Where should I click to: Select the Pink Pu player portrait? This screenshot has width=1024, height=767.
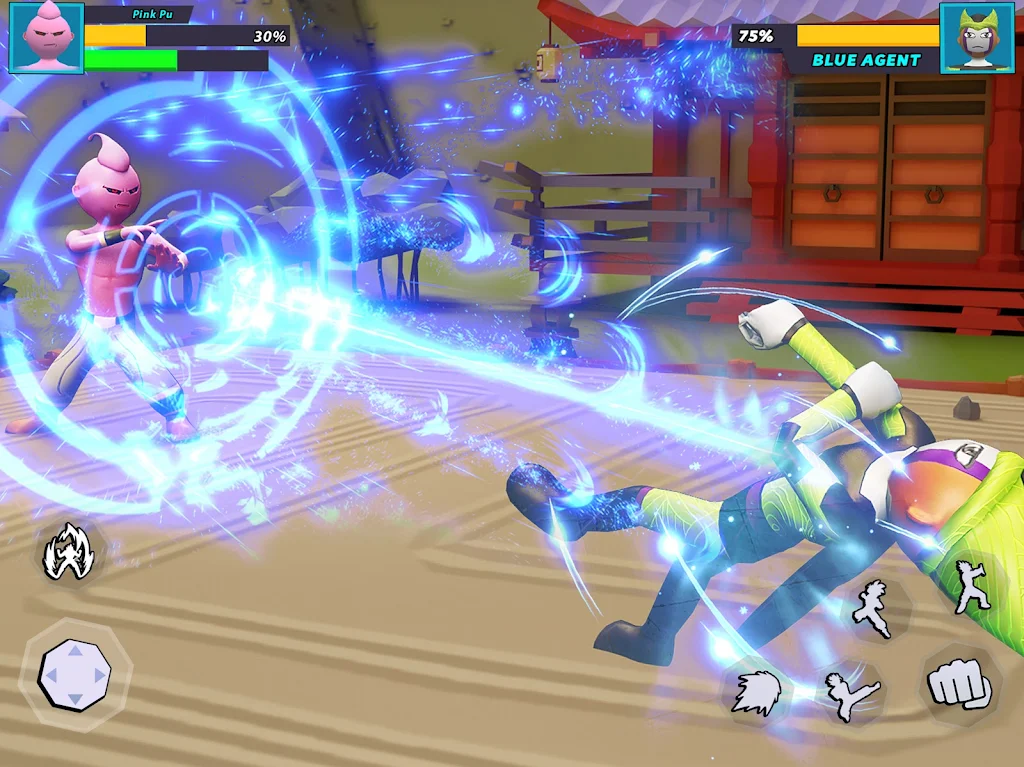click(x=46, y=37)
